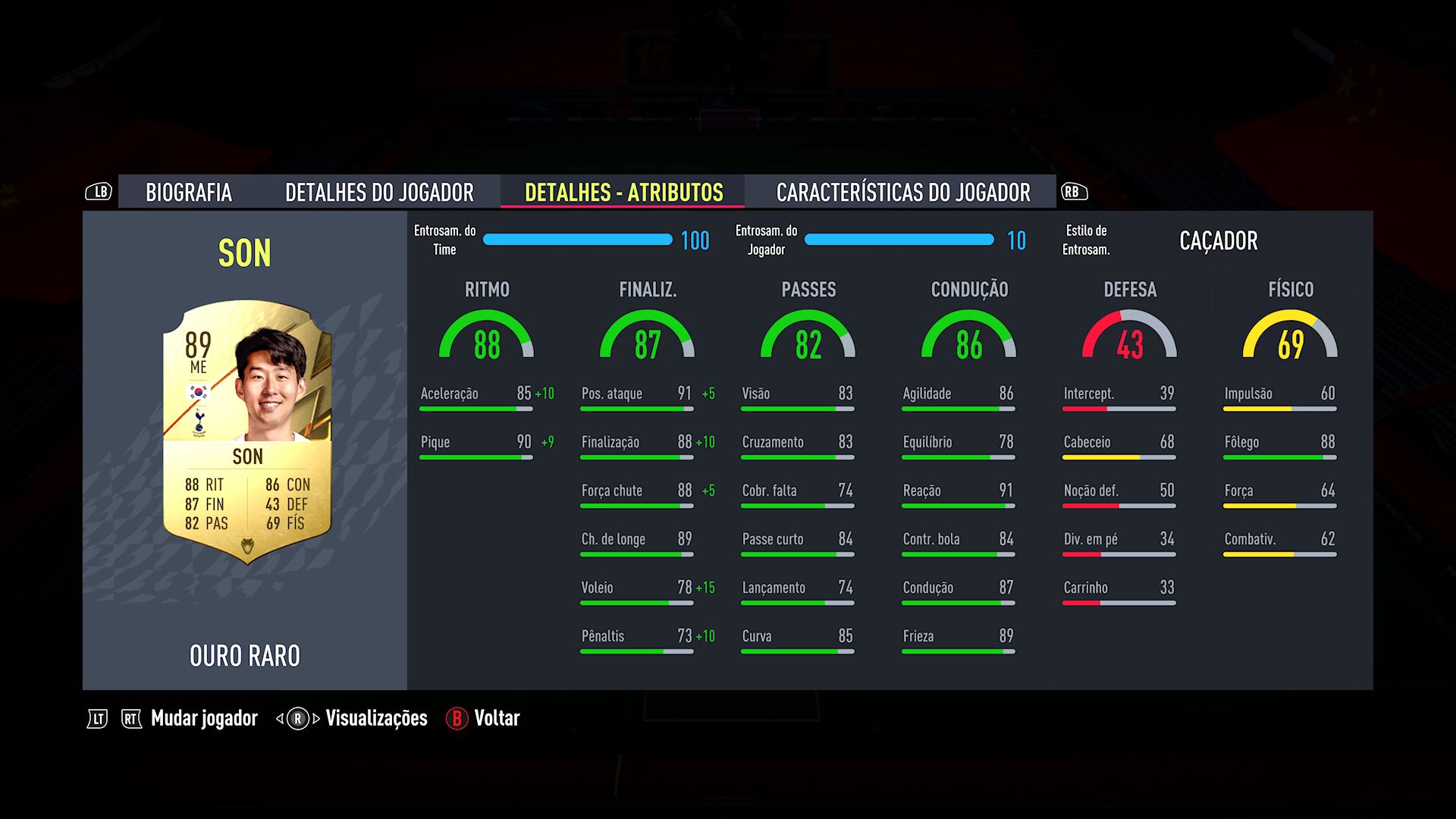Click the LB bumper icon near Biografia
1456x819 pixels.
click(x=99, y=192)
